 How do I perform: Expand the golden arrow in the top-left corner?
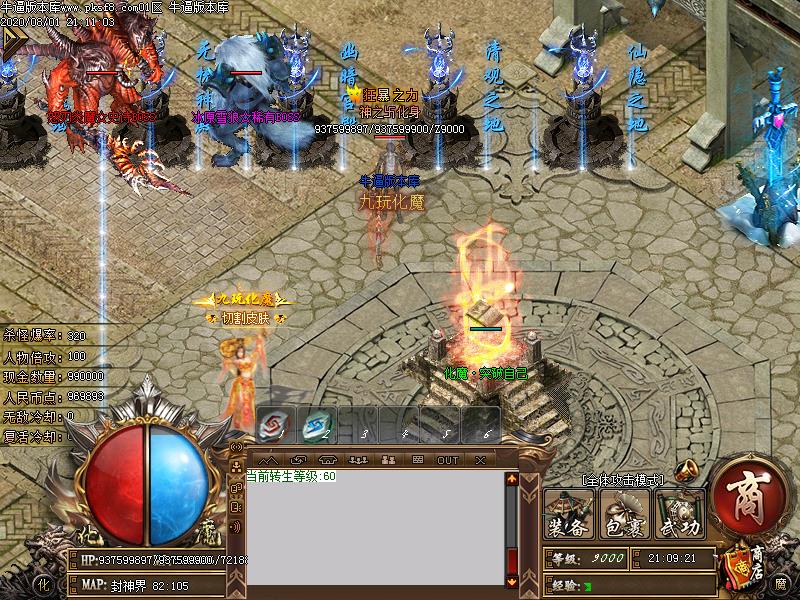click(x=13, y=40)
